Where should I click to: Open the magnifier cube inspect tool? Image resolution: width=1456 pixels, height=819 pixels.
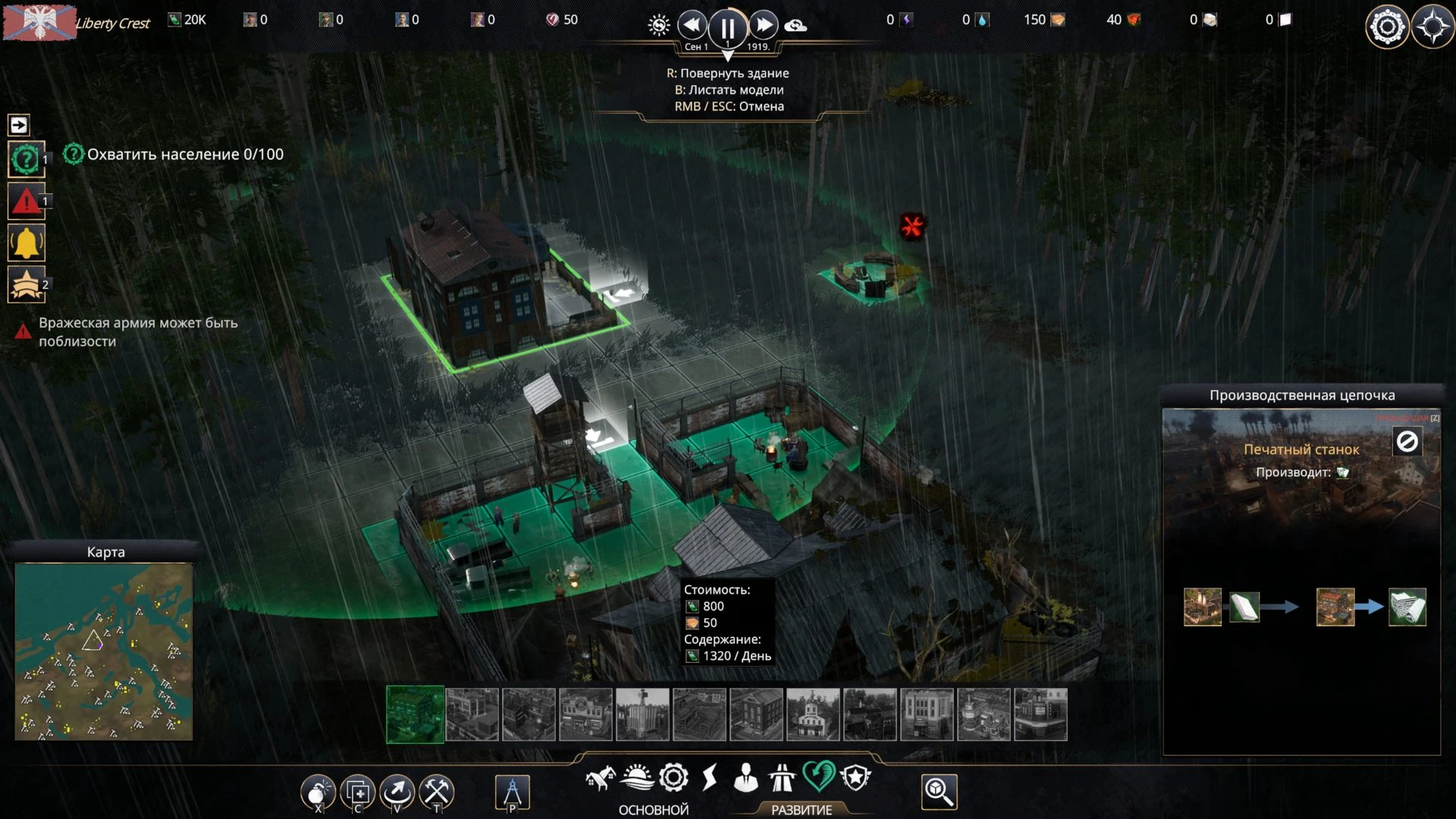pos(939,792)
